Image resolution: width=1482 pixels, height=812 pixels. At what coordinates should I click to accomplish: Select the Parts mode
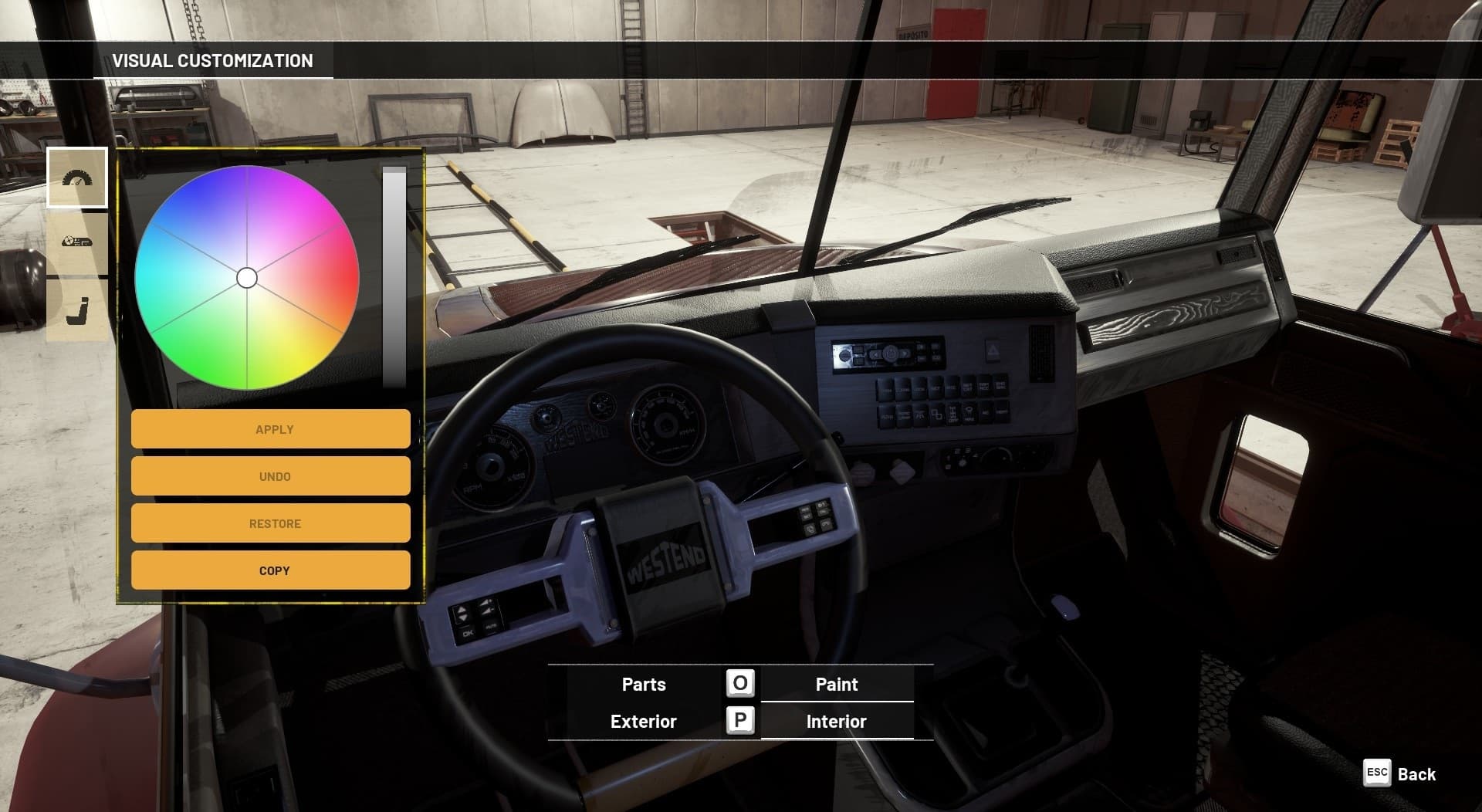point(643,684)
